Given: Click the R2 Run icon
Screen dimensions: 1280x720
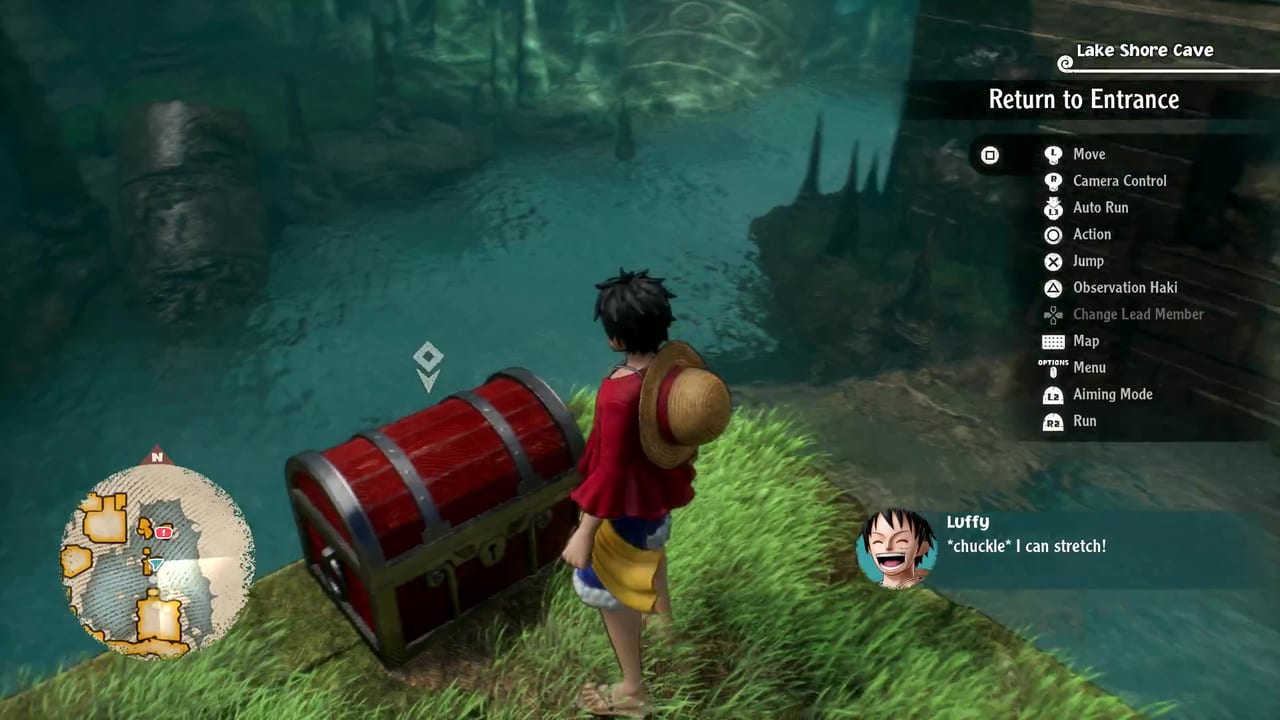Looking at the screenshot, I should [x=1053, y=421].
